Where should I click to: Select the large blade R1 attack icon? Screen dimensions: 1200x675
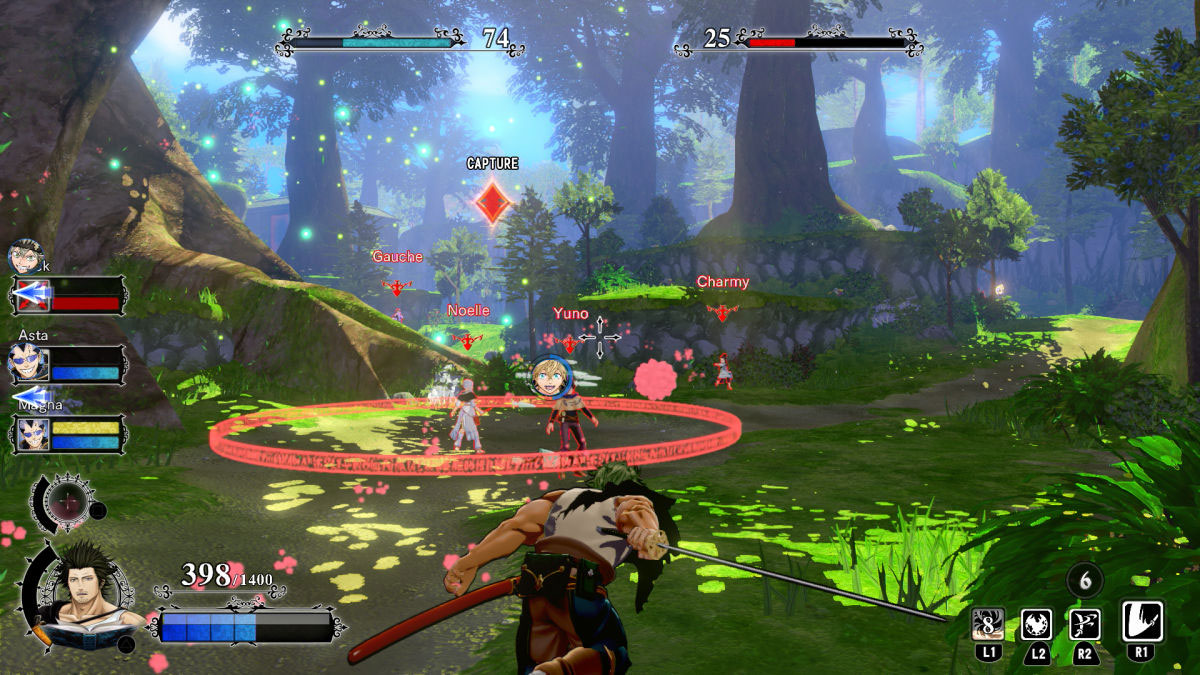click(1142, 621)
